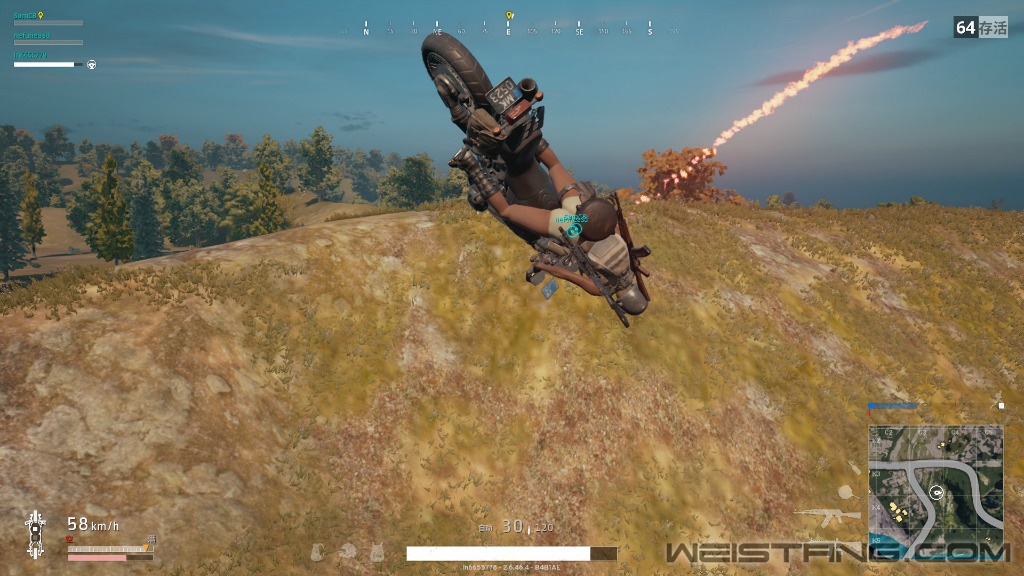Image resolution: width=1024 pixels, height=576 pixels.
Task: Click the motorcycle vehicle status icon
Action: (x=35, y=533)
